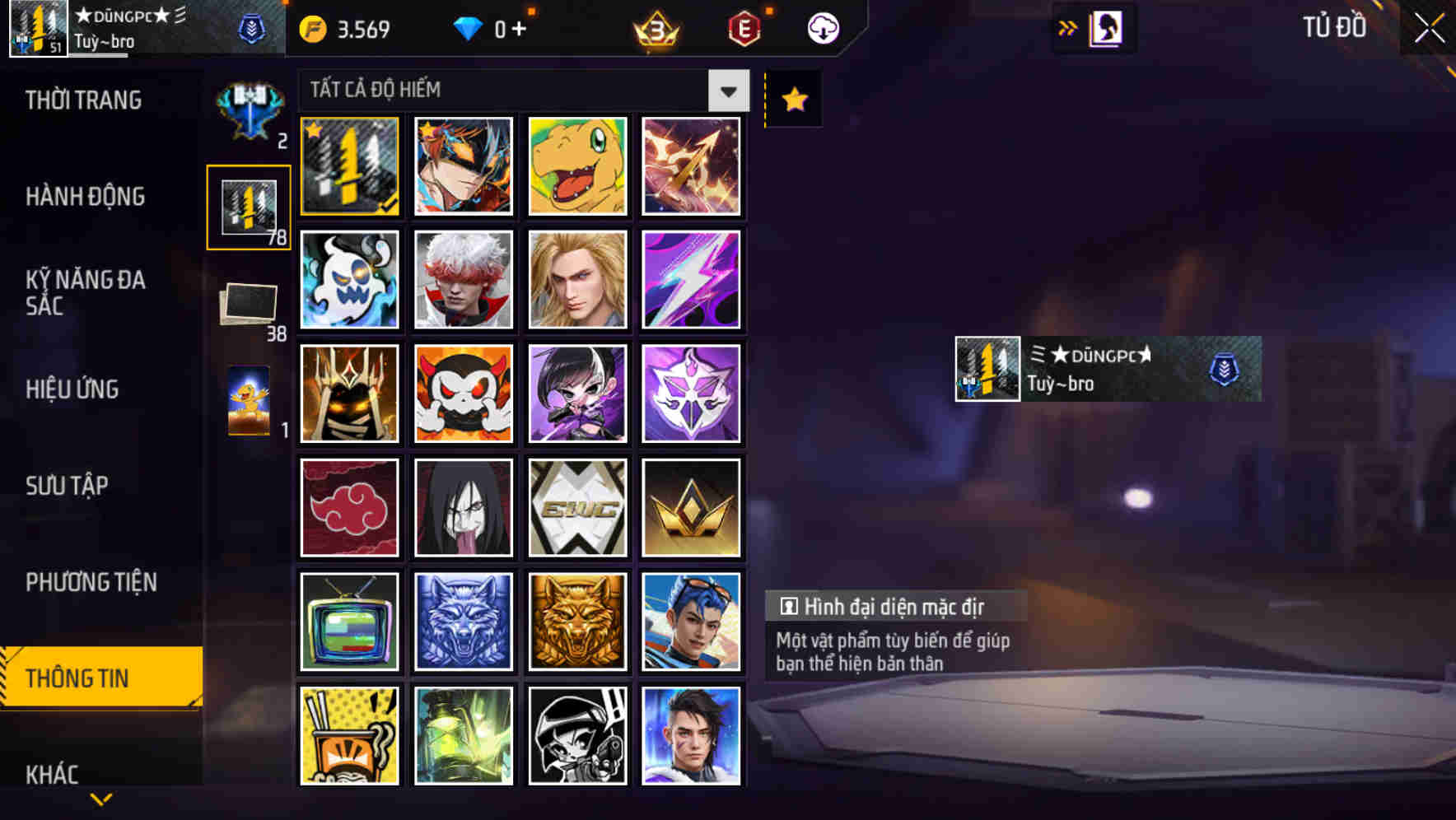The height and width of the screenshot is (820, 1456).
Task: Open the EP badge icon beside the rank
Action: coord(742,27)
